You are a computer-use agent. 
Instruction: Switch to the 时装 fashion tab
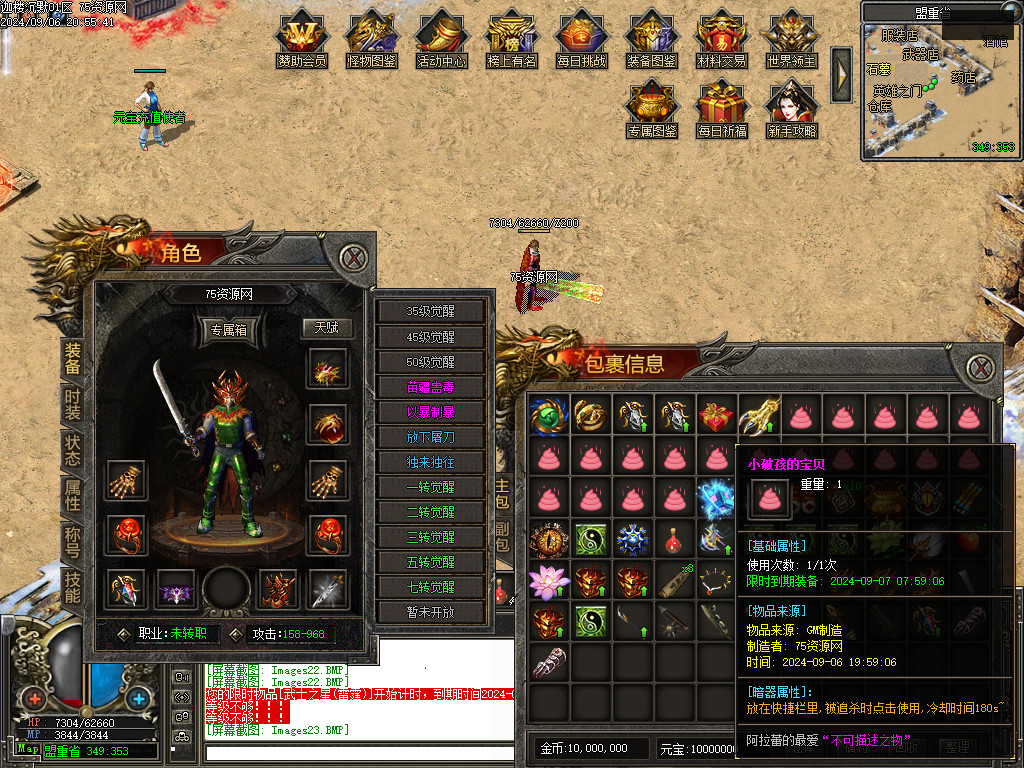click(x=73, y=405)
